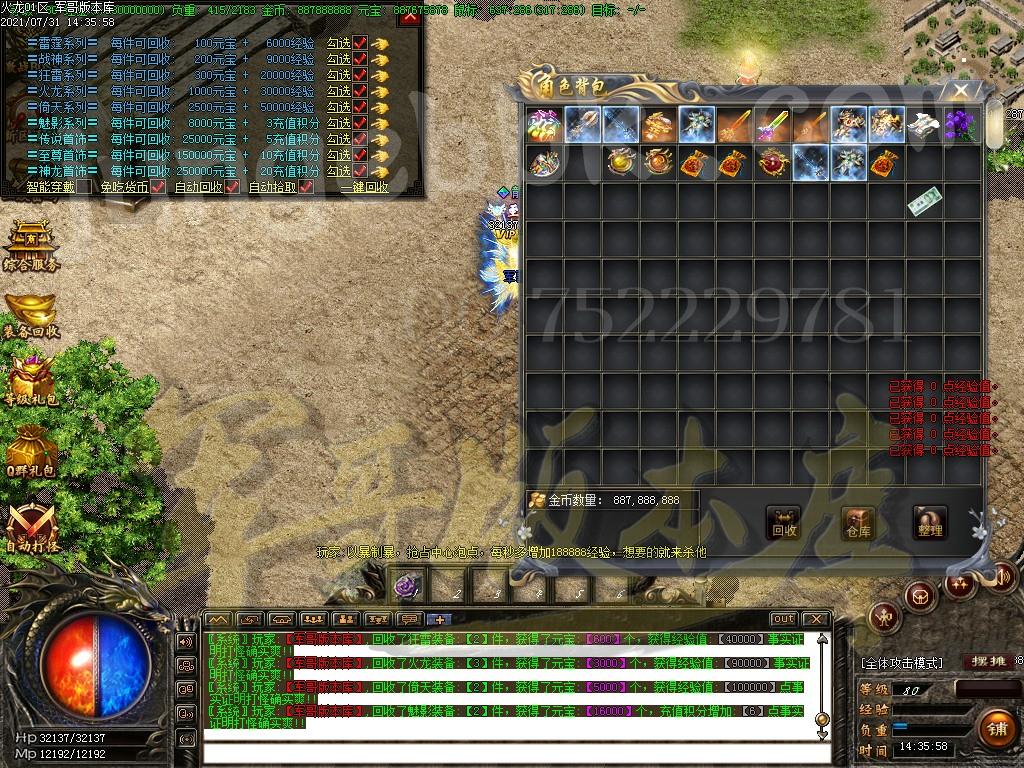Close the chat log panel

815,619
